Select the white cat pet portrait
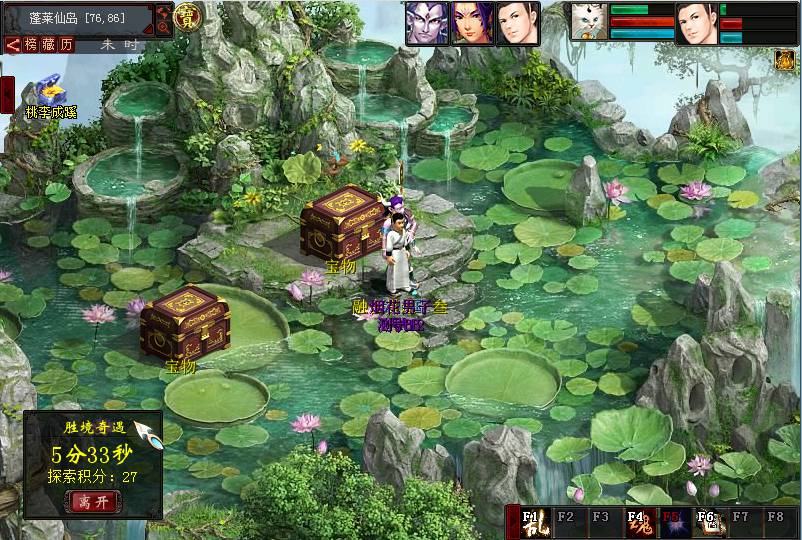This screenshot has width=802, height=540. tap(588, 22)
